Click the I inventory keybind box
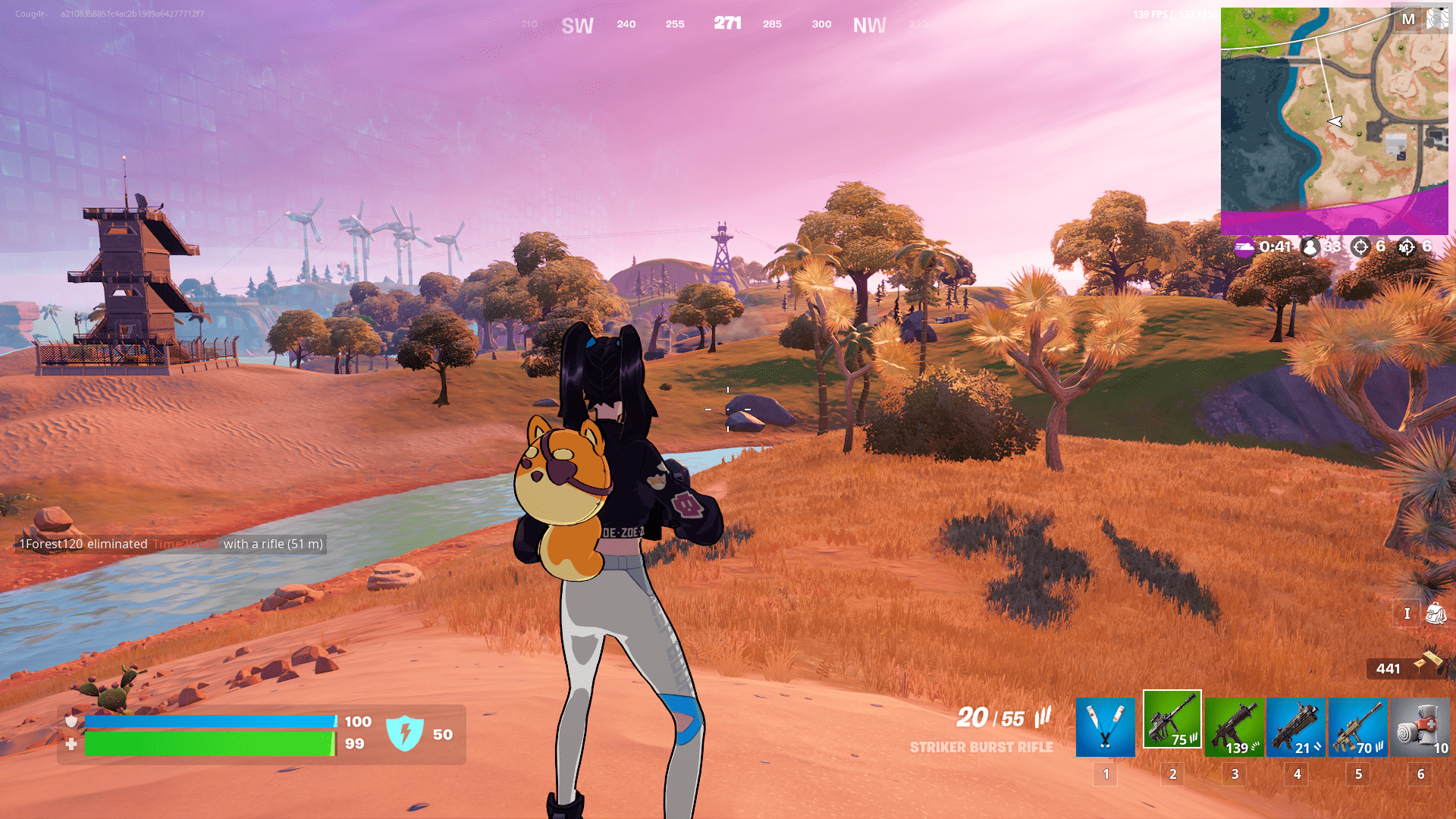The height and width of the screenshot is (819, 1456). point(1406,613)
